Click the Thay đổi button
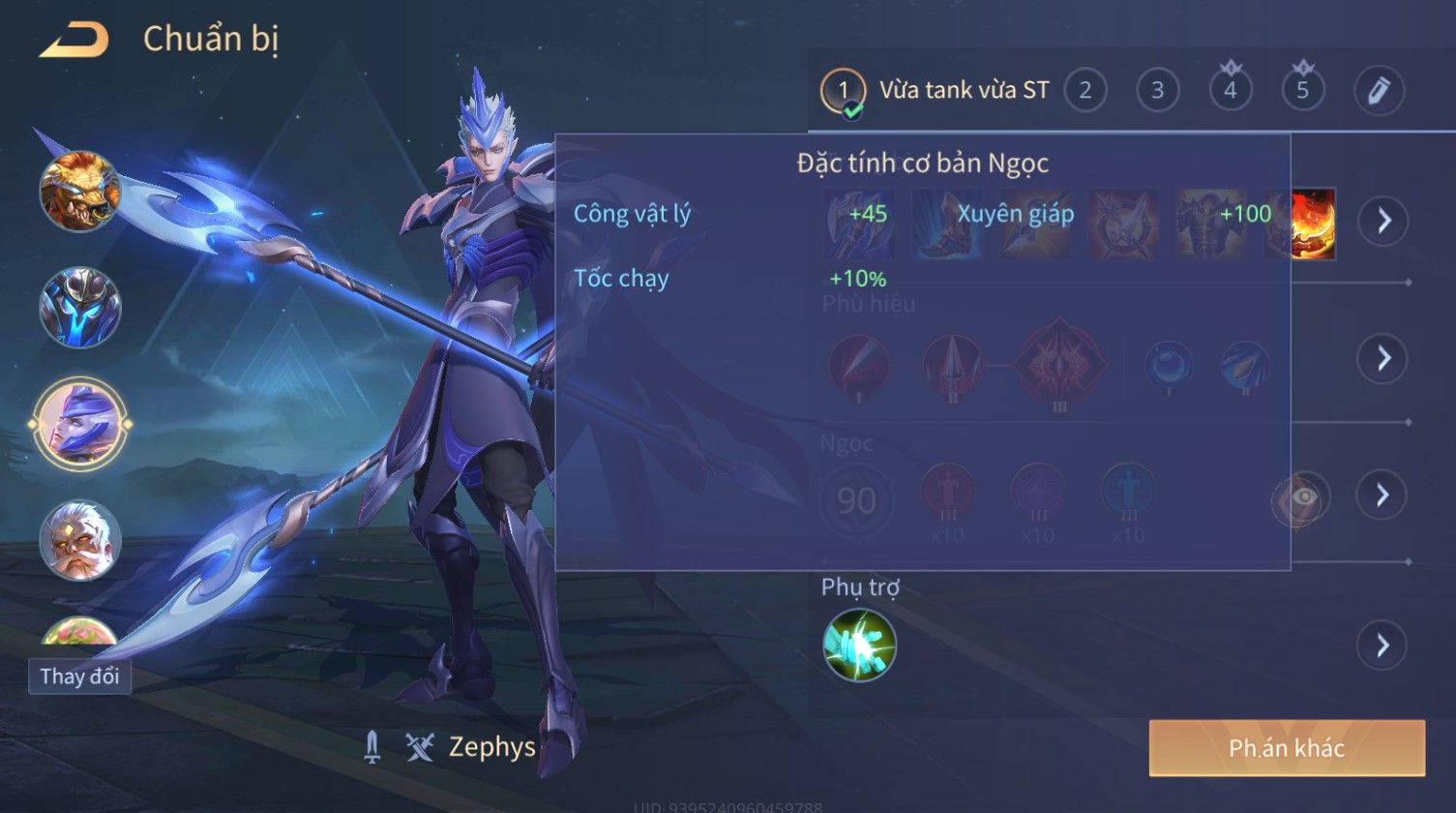Viewport: 1456px width, 813px height. (x=80, y=677)
